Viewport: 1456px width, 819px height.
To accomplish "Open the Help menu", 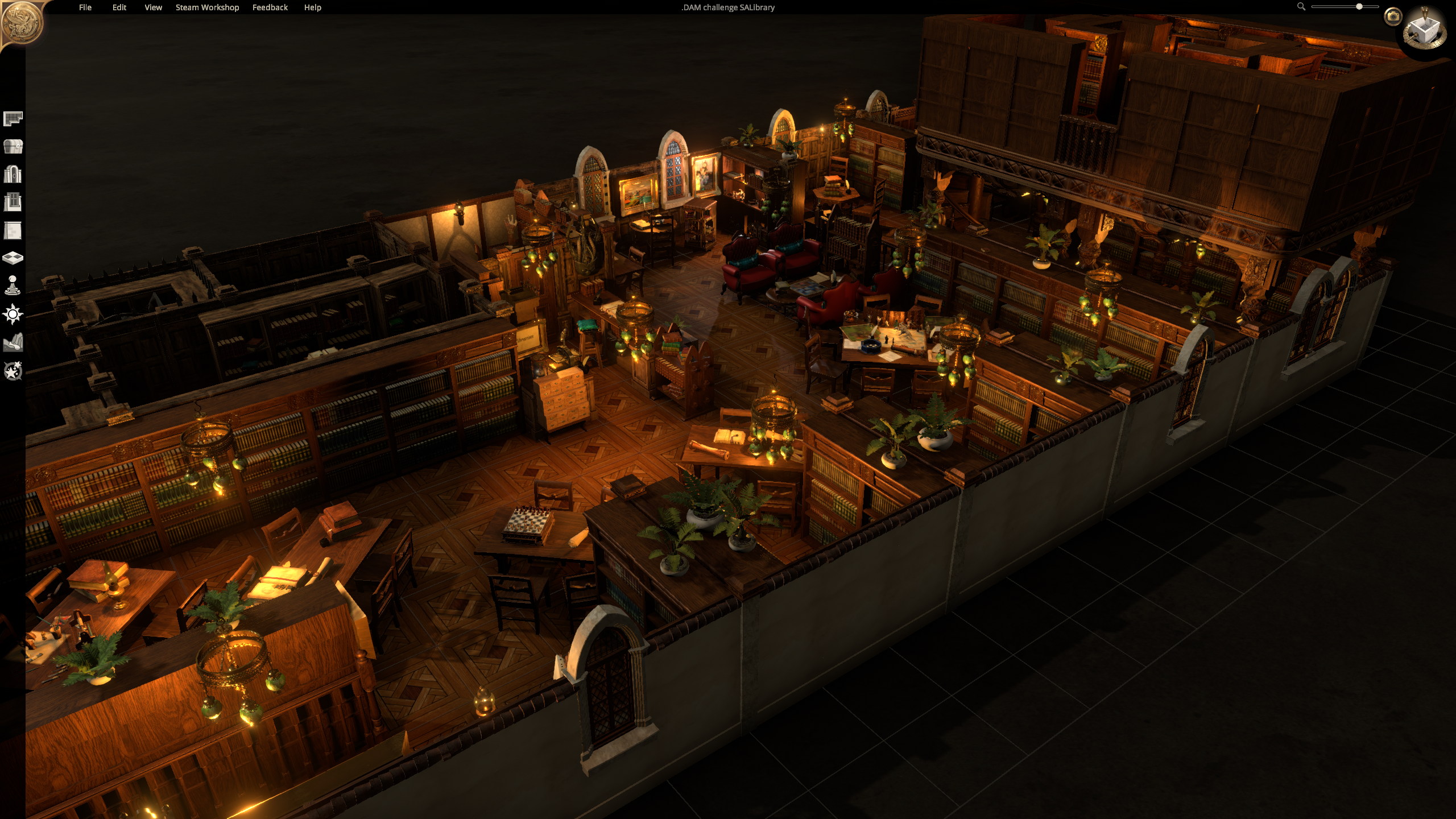I will [x=312, y=7].
